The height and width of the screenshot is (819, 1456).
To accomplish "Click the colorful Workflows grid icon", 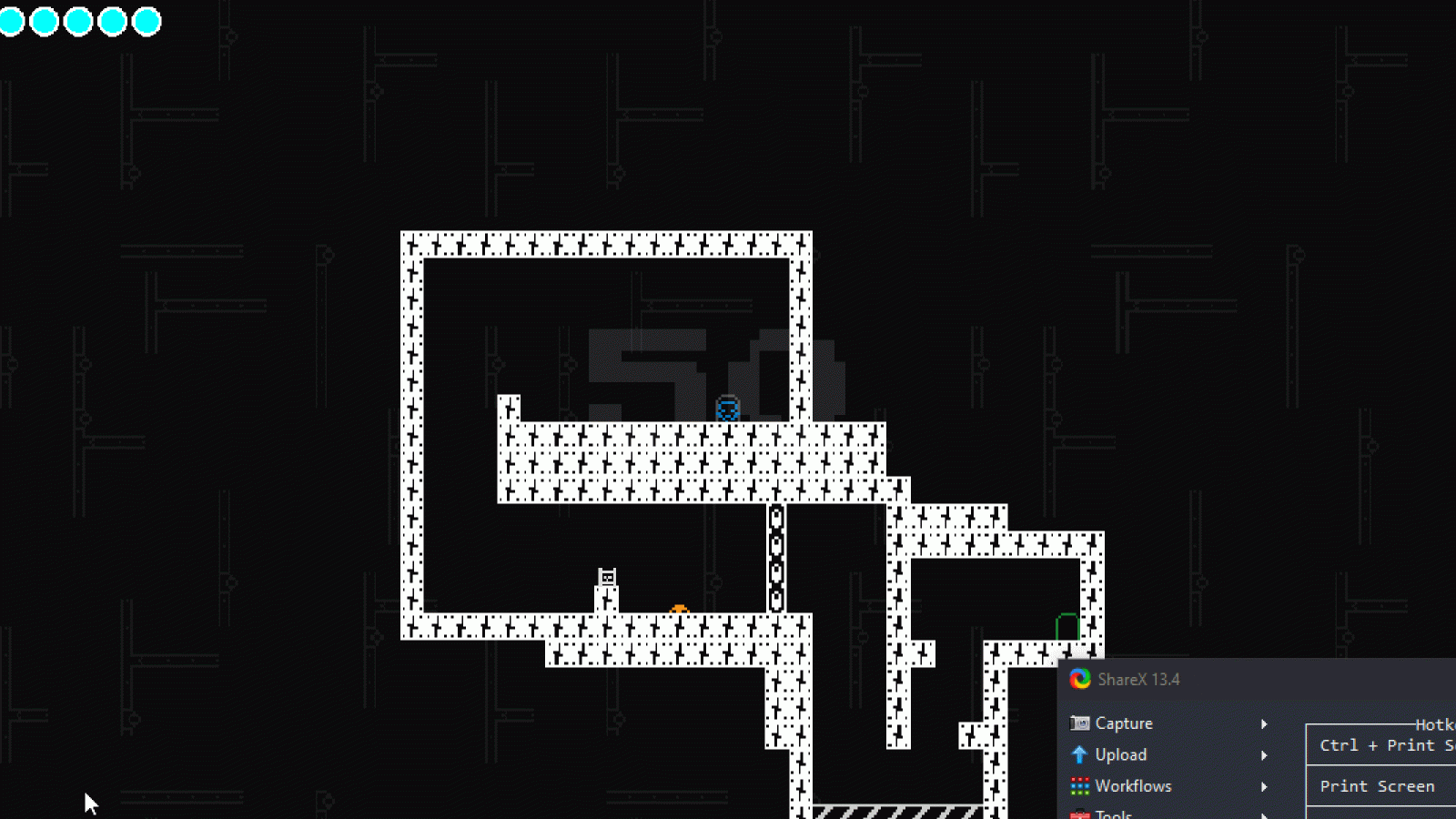I will tap(1079, 786).
